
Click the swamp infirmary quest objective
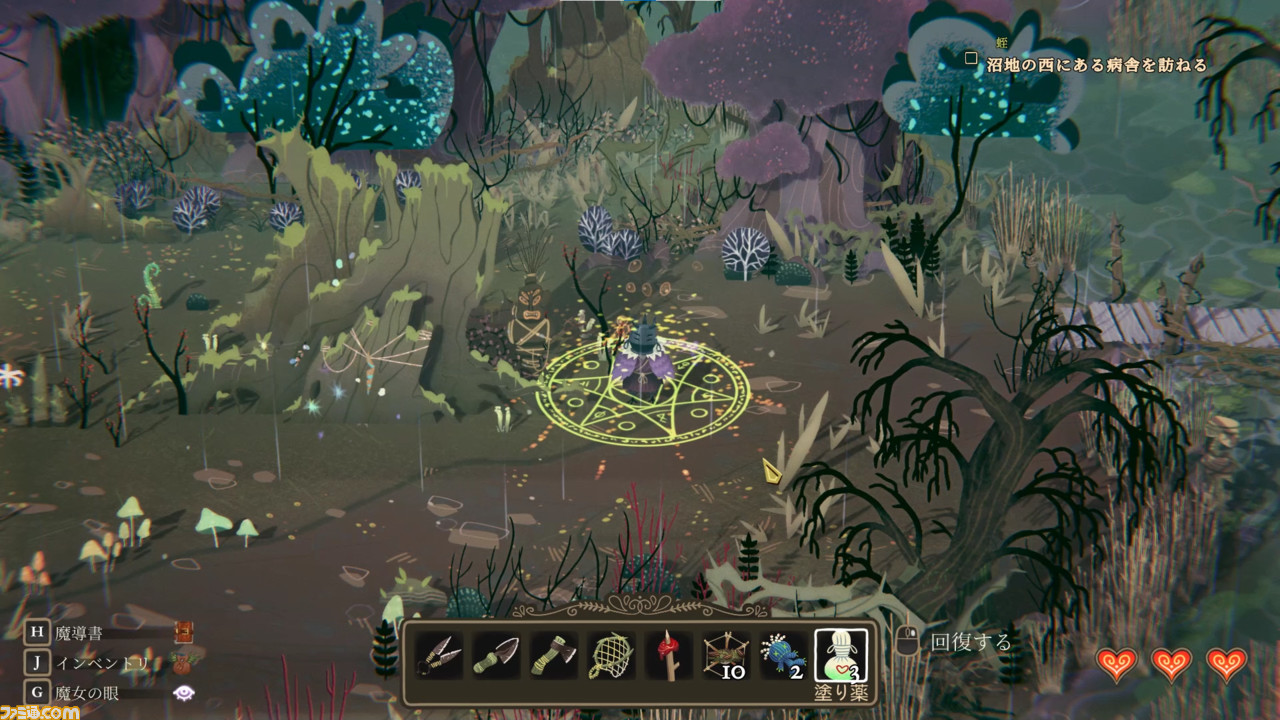pos(1096,65)
